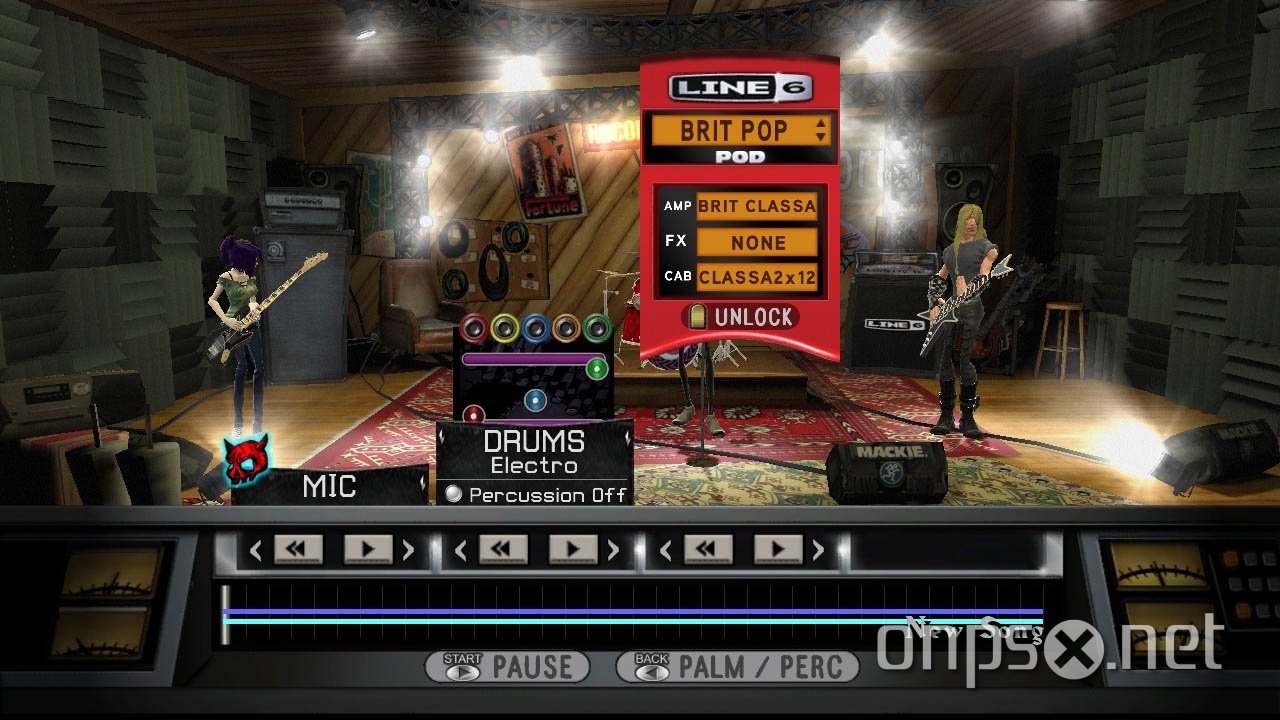Click the playhead marker on the timeline
Image resolution: width=1280 pixels, height=720 pixels.
[x=225, y=613]
